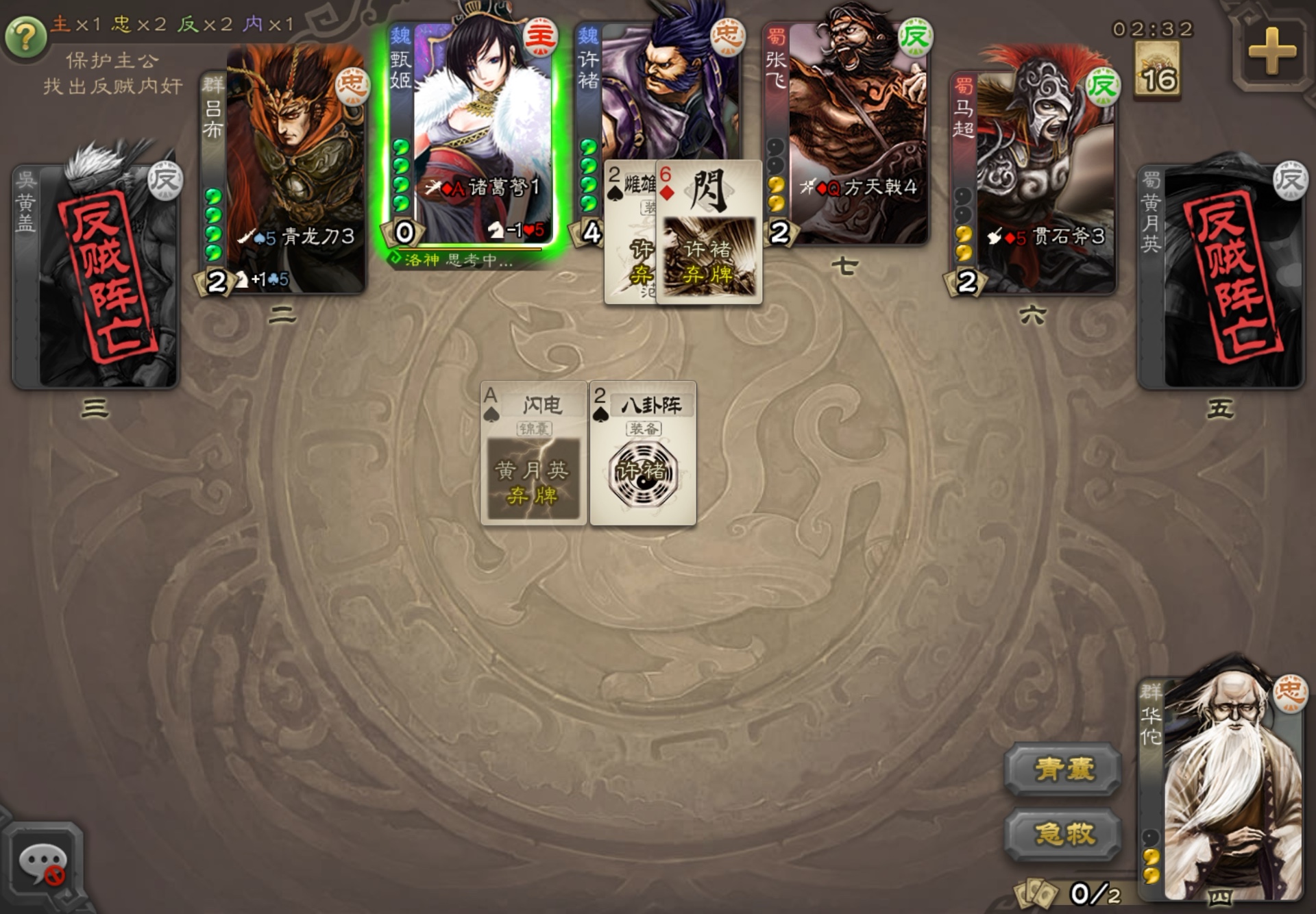The width and height of the screenshot is (1316, 914).
Task: Click the draw pile deck showing 16
Action: (x=1158, y=72)
